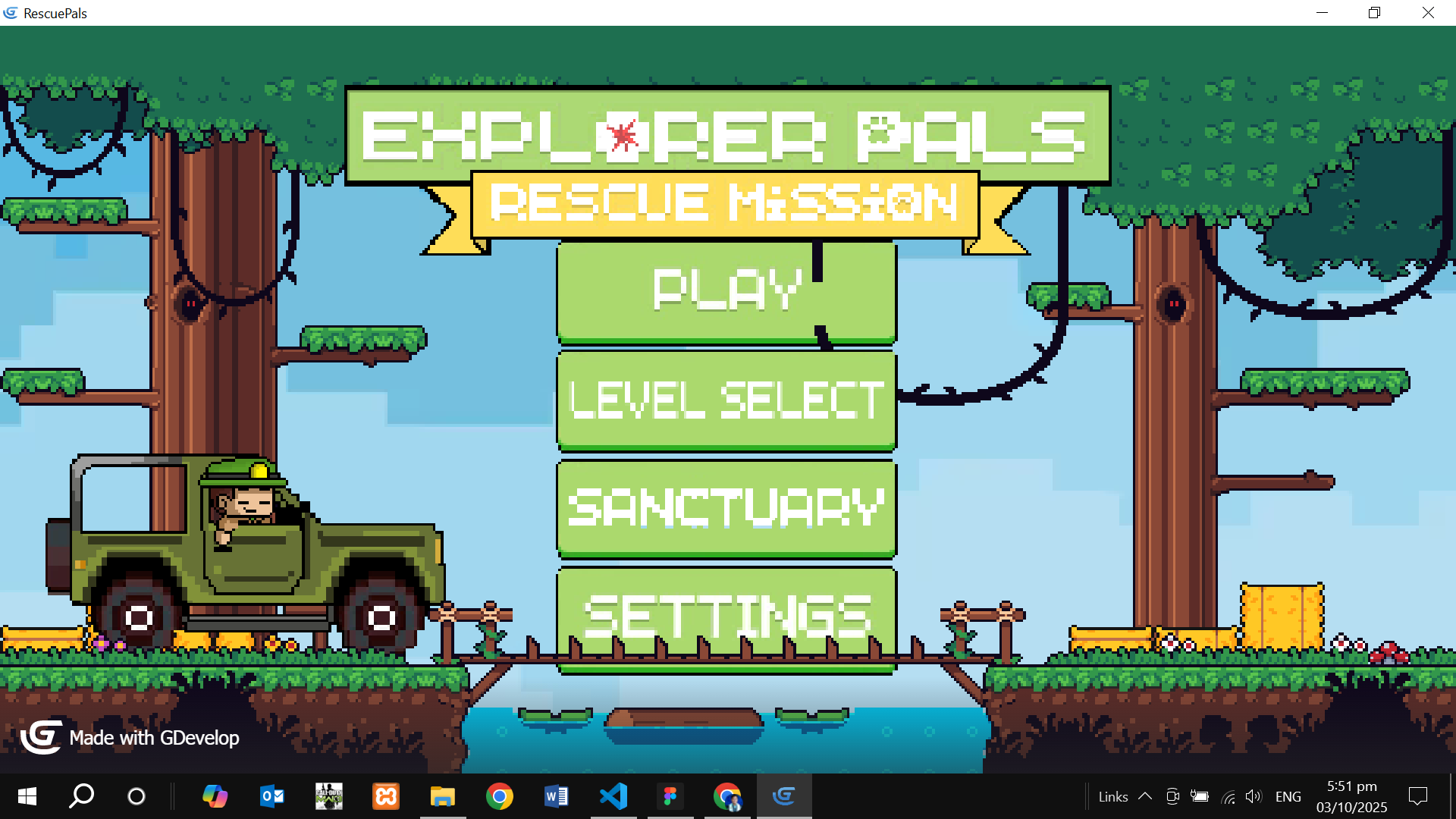Image resolution: width=1456 pixels, height=819 pixels.
Task: Open File Explorer from the taskbar
Action: pos(444,796)
